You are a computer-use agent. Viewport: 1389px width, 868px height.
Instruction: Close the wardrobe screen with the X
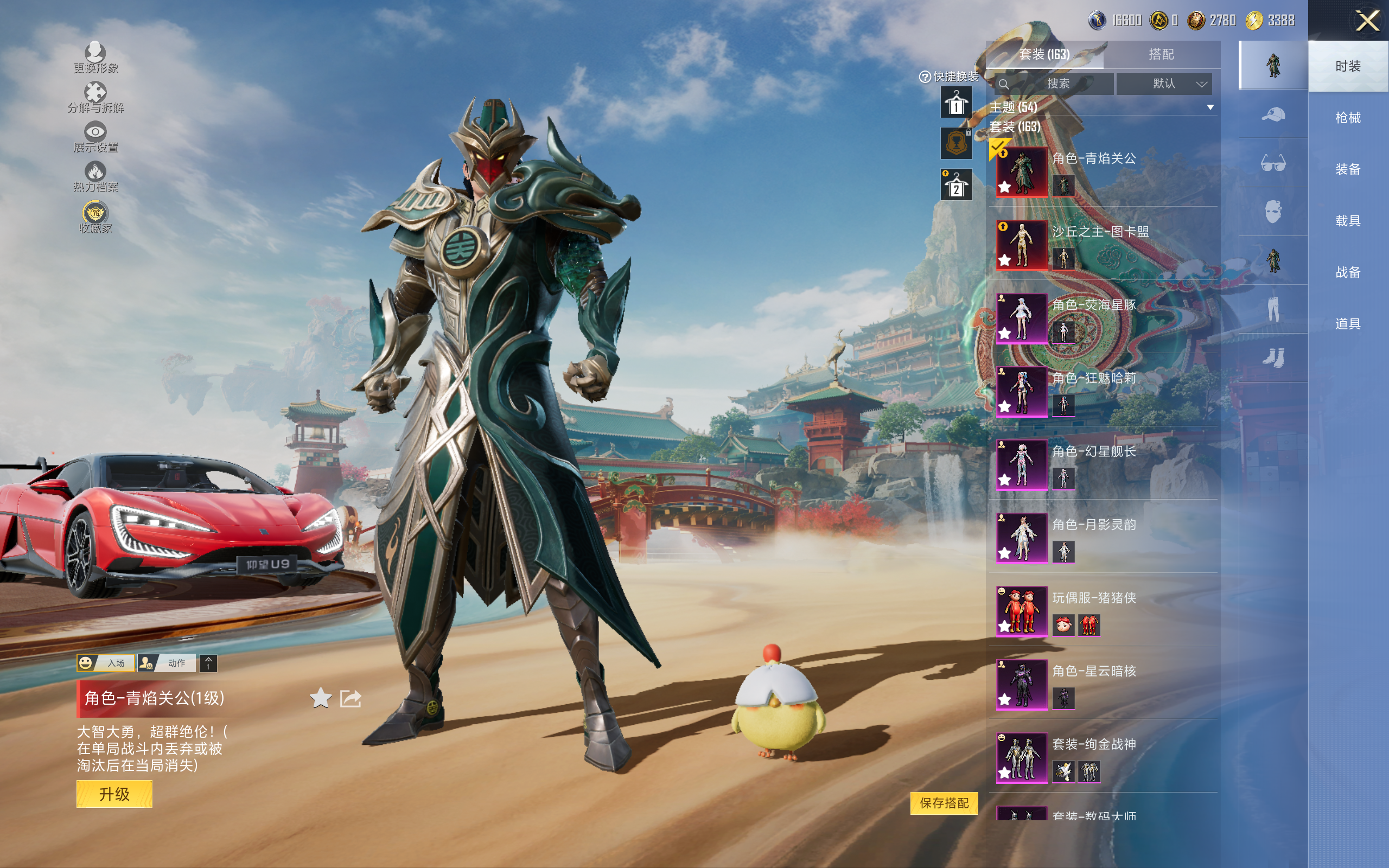click(1367, 22)
